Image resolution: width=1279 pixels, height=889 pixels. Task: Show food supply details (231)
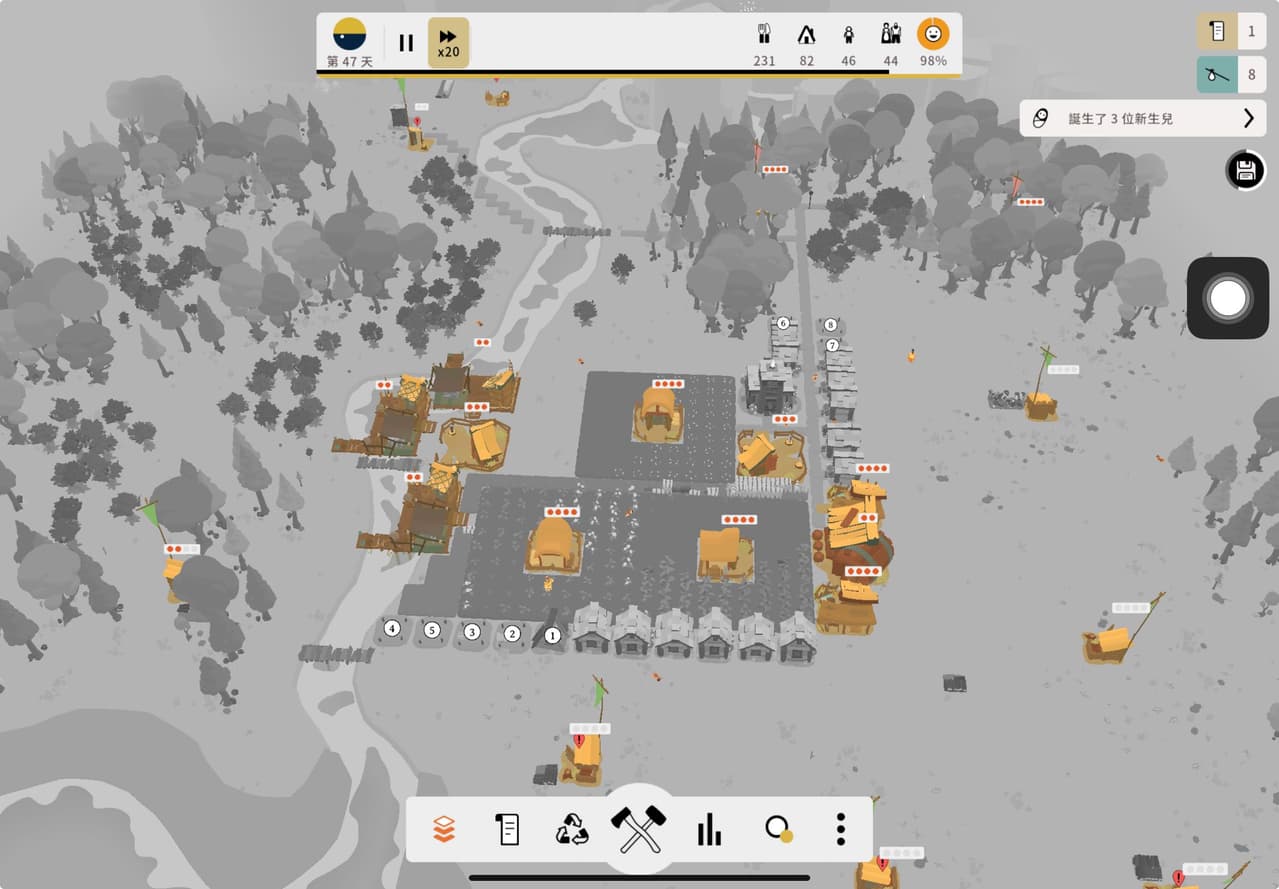765,42
